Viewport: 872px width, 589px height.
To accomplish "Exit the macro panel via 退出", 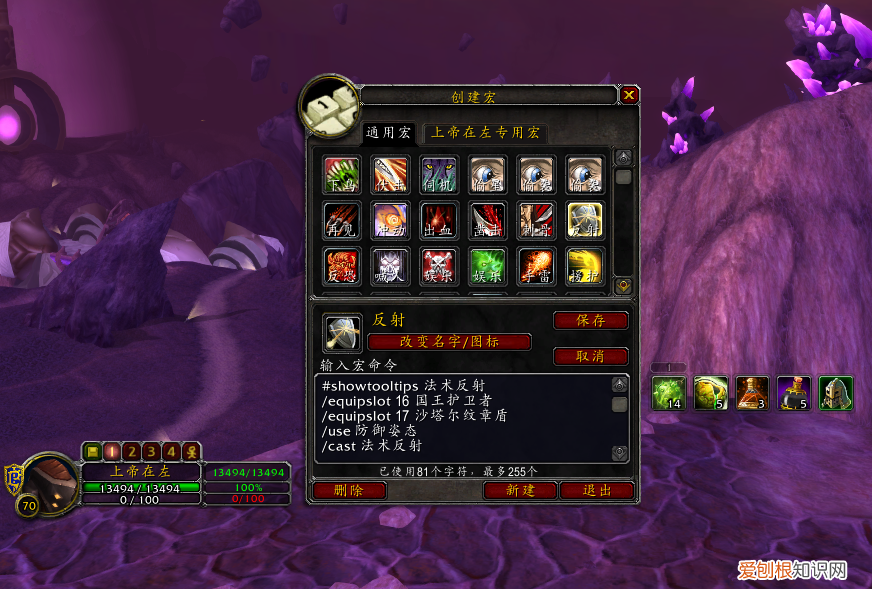I will [597, 491].
